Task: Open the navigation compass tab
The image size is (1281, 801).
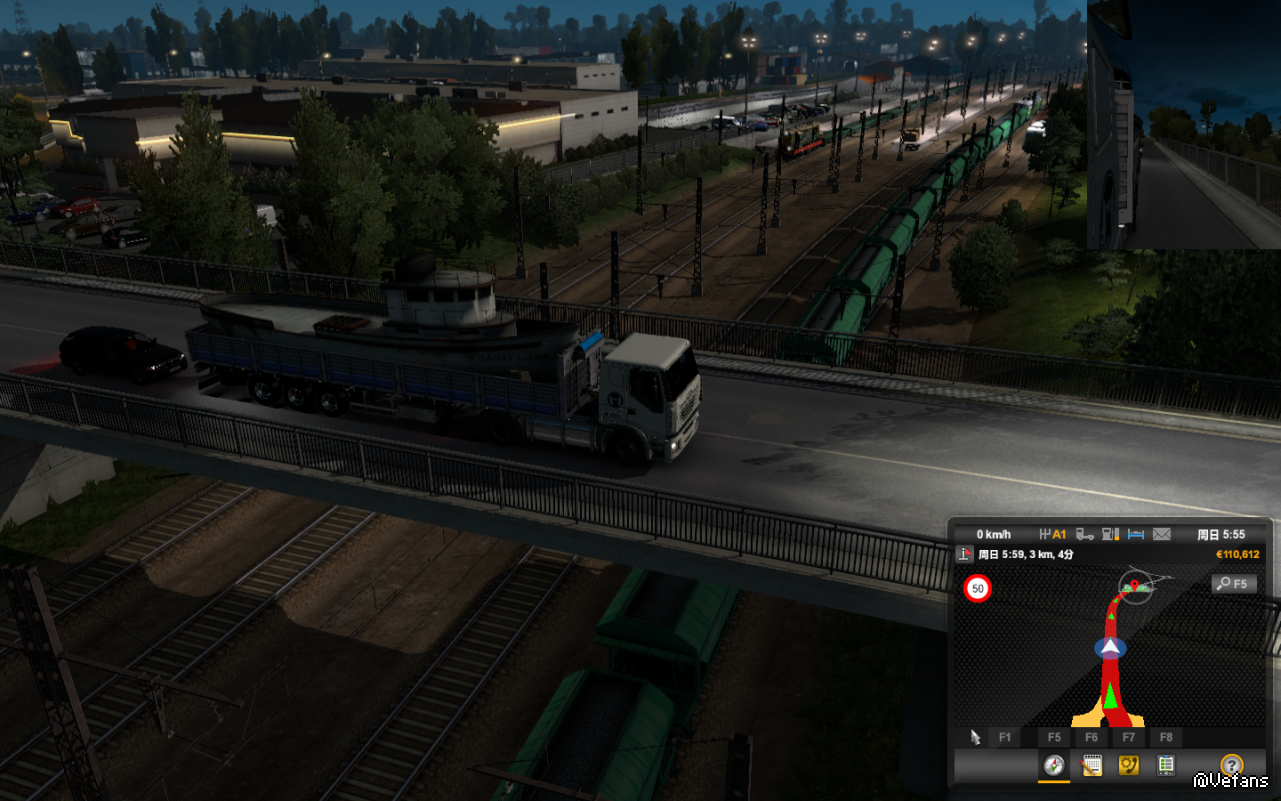Action: tap(1053, 766)
